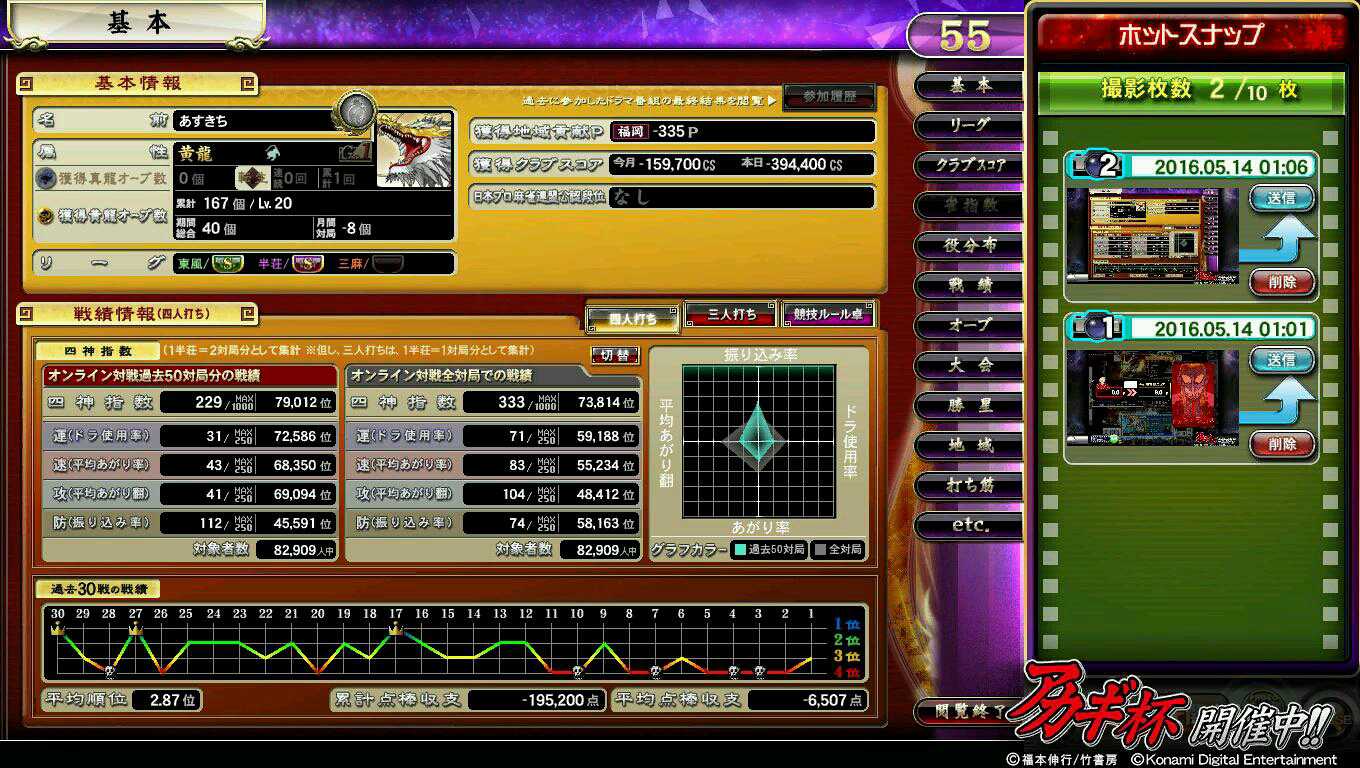This screenshot has height=768, width=1360.
Task: Open the 役分布 menu entry
Action: (968, 245)
